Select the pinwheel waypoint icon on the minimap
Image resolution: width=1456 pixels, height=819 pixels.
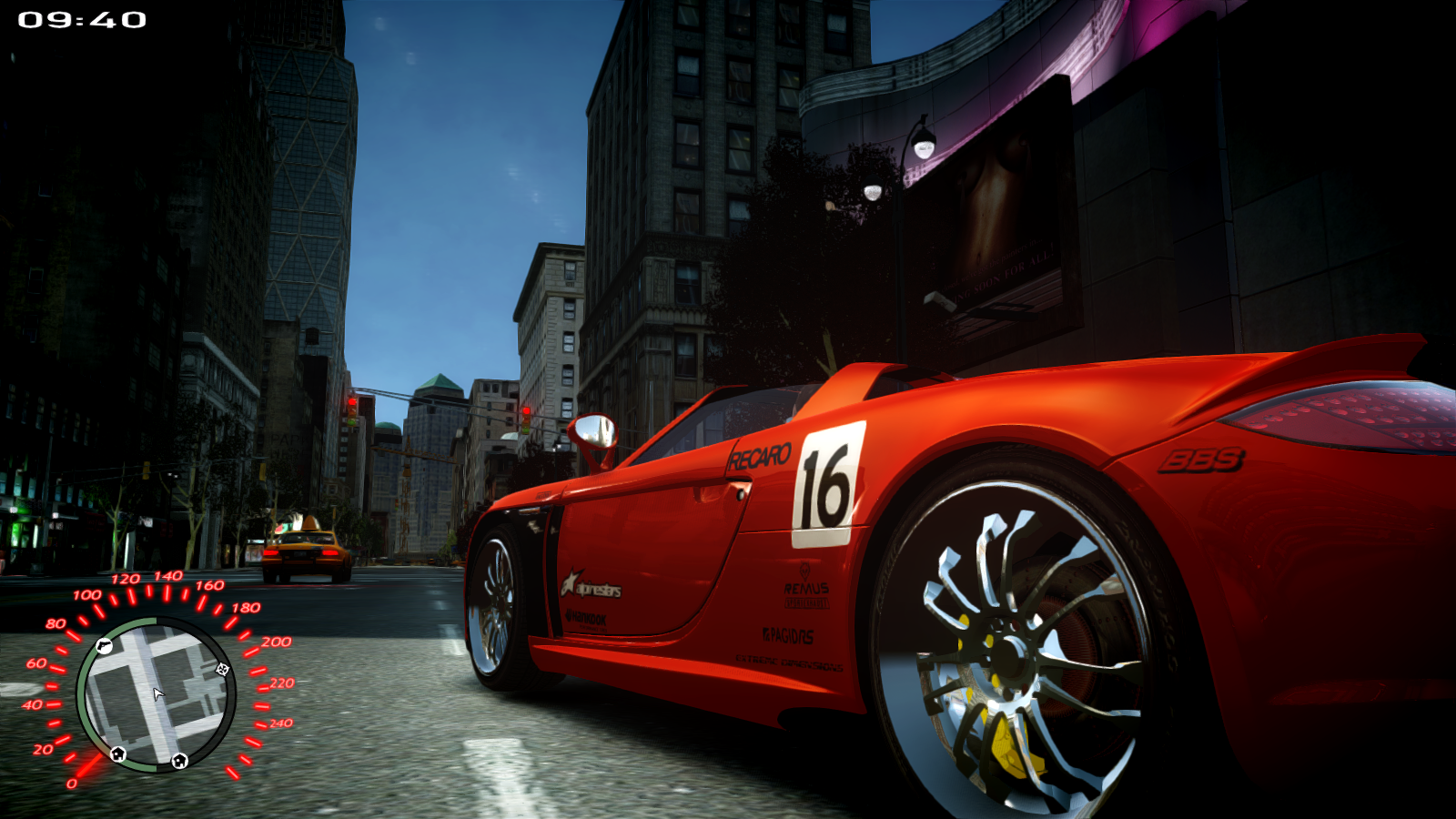(222, 671)
